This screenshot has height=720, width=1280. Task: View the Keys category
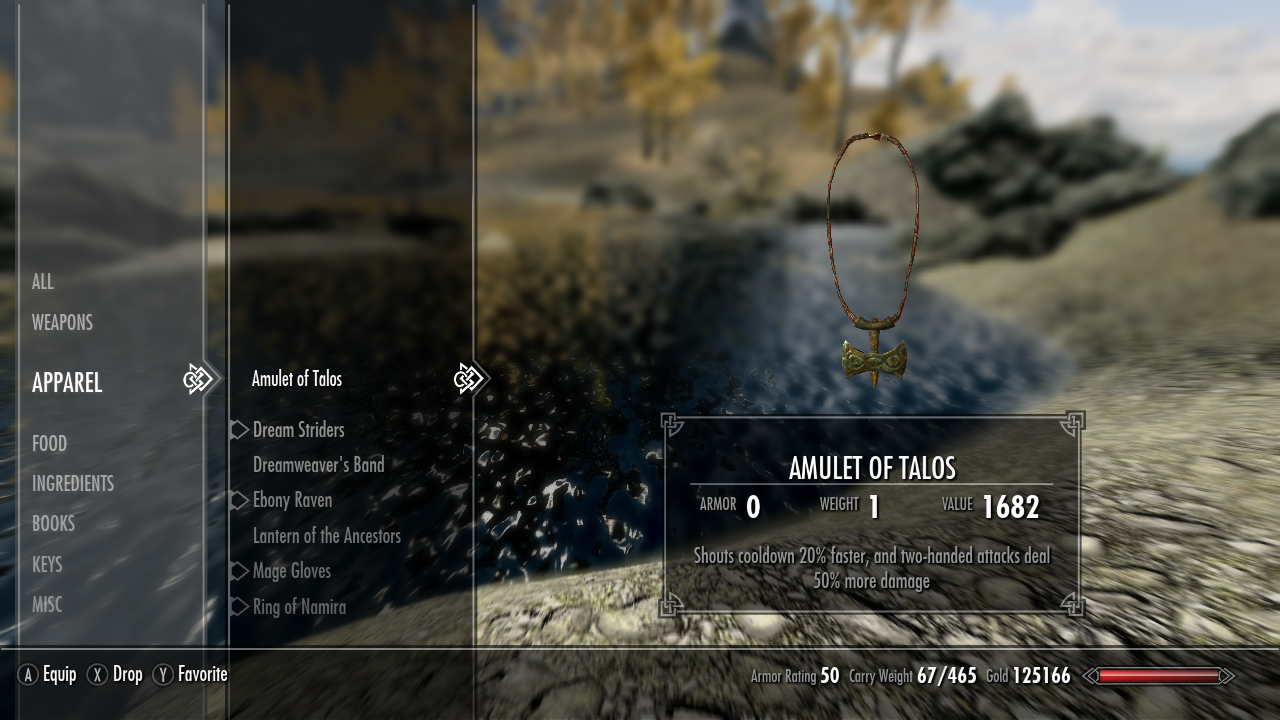tap(47, 564)
